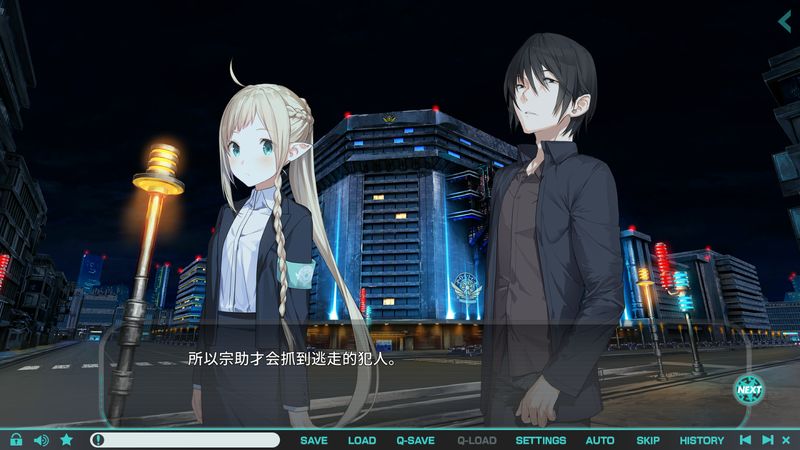Click the star favorite icon
The image size is (800, 450).
[x=66, y=439]
